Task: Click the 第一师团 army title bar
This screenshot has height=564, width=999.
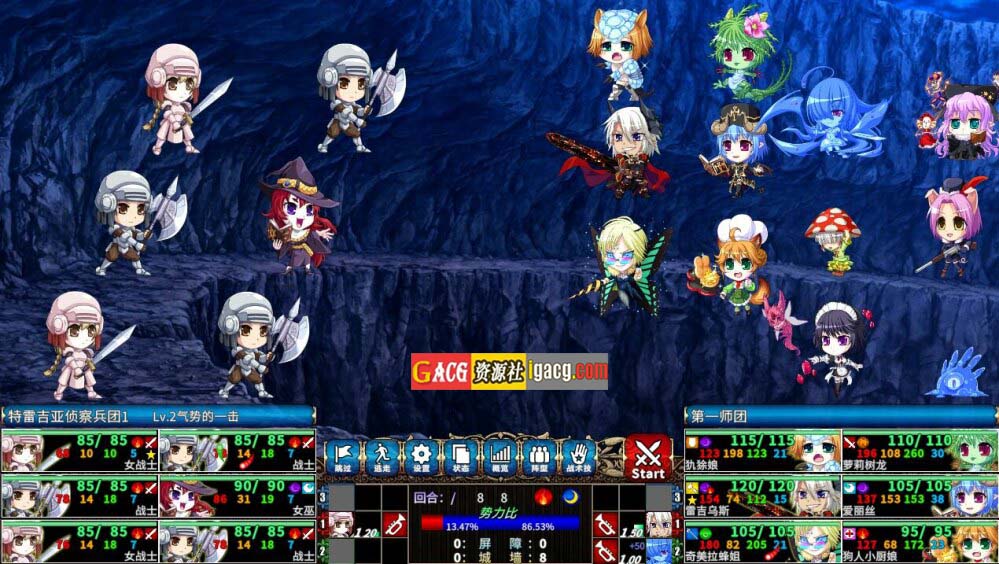Action: (x=840, y=416)
